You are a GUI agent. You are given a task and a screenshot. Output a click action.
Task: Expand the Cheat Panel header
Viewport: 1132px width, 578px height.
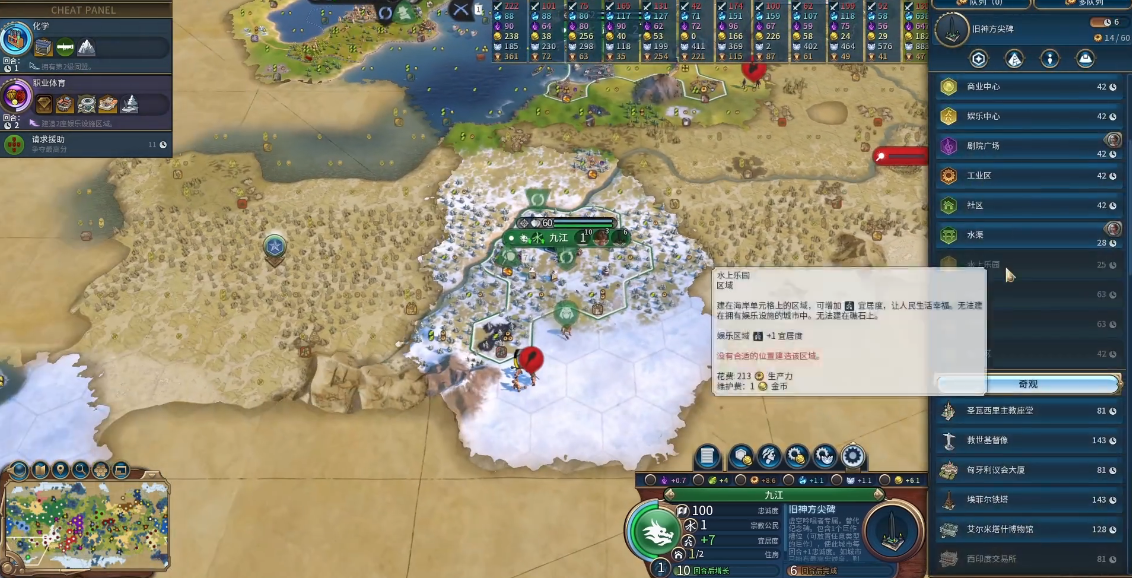[84, 10]
